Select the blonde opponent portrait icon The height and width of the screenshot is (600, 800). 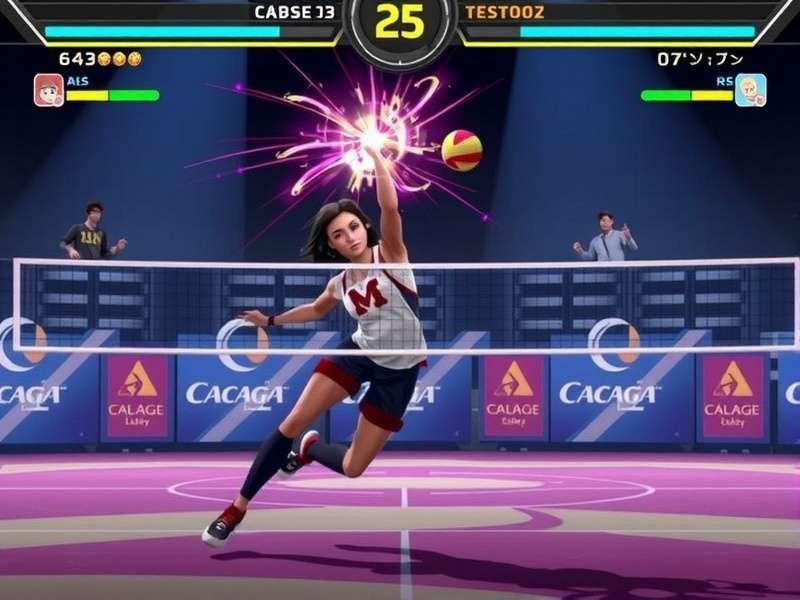click(750, 90)
